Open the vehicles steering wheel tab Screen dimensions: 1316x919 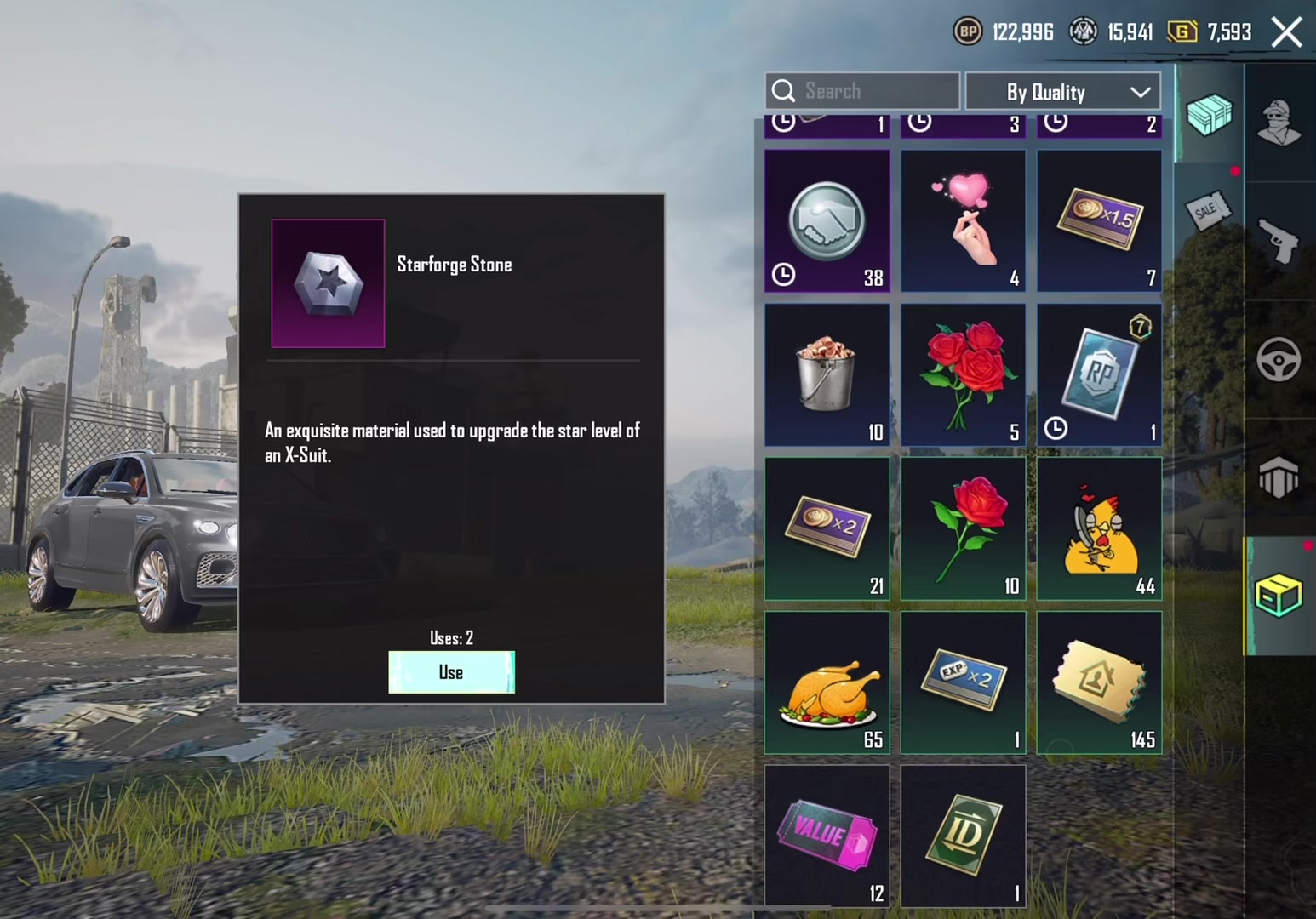click(x=1279, y=359)
